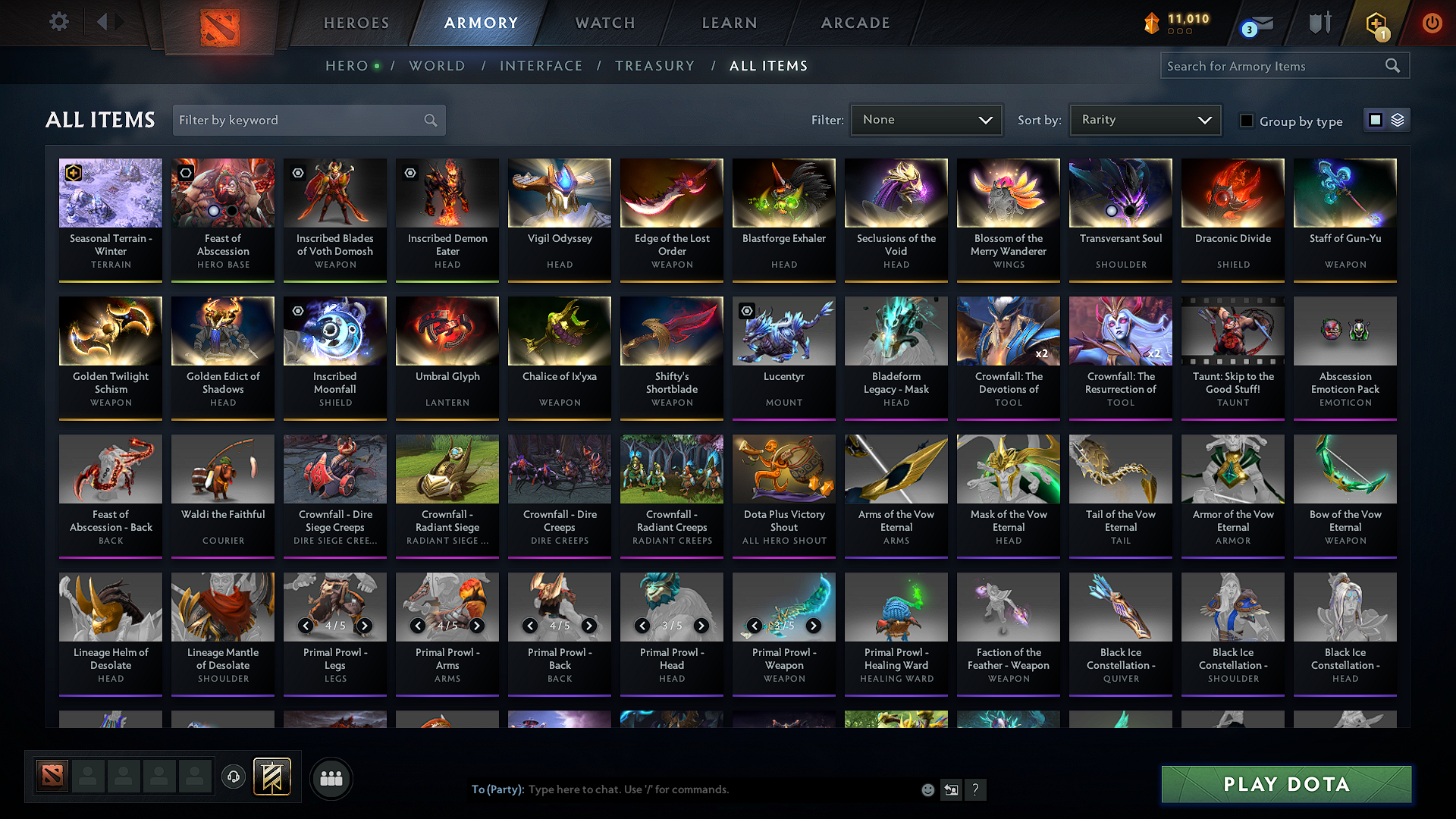Select the HEROES menu item

click(x=356, y=23)
